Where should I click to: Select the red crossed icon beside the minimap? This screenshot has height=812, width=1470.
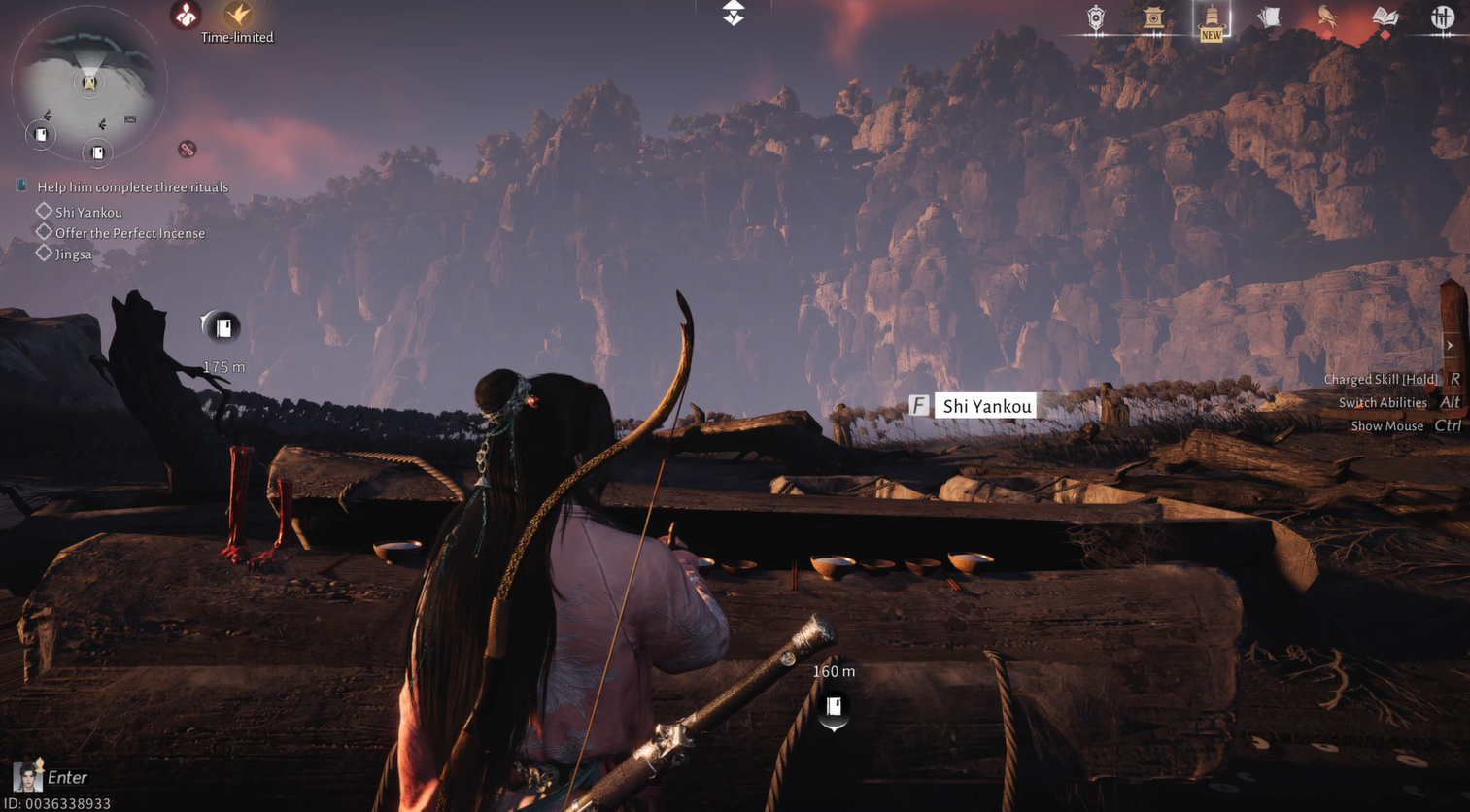(187, 150)
